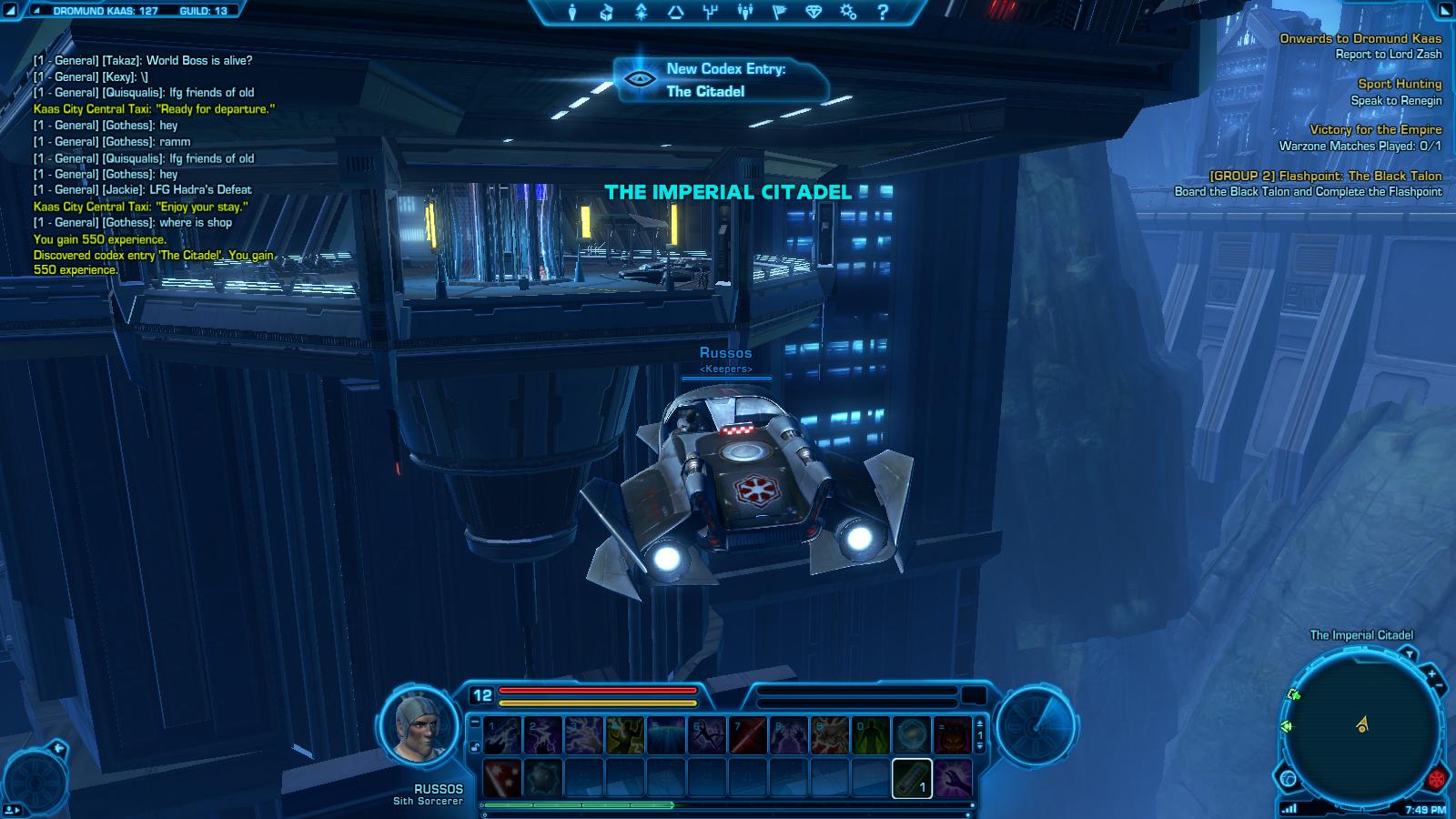
Task: Open the character sheet from top menu
Action: pos(572,13)
